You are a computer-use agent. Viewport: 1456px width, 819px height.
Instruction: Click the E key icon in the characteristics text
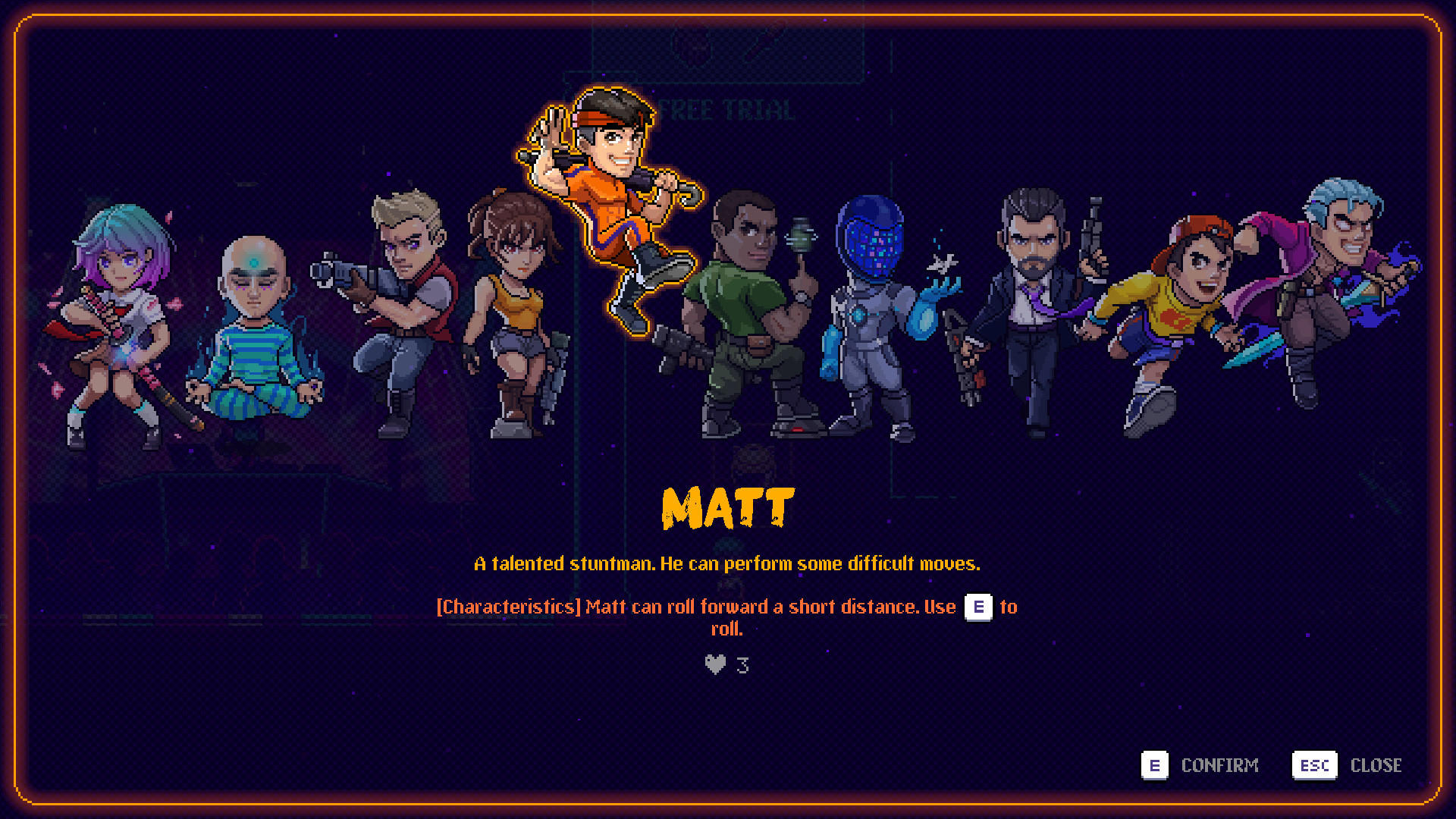pos(978,607)
